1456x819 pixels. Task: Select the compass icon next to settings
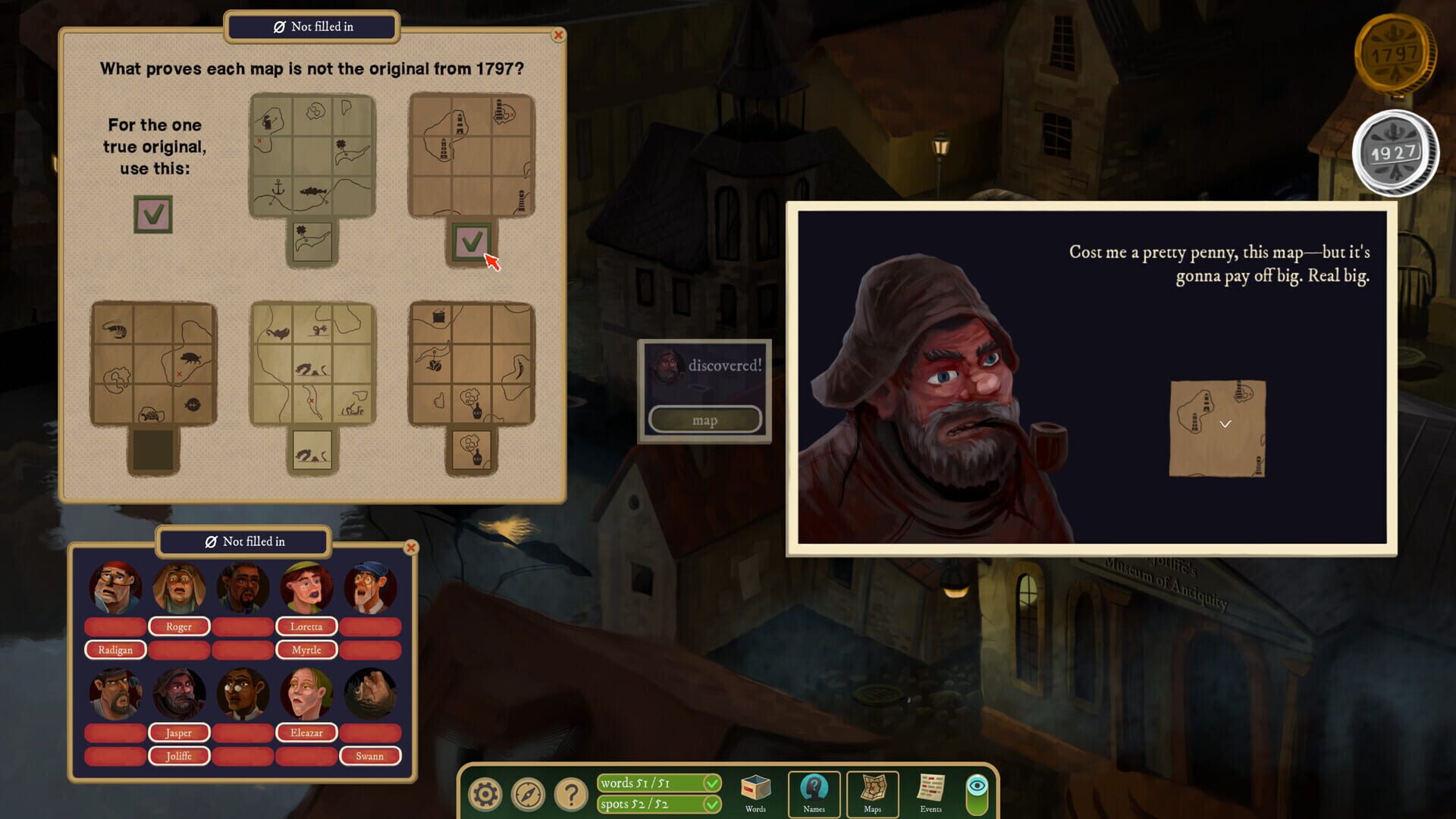tap(529, 793)
